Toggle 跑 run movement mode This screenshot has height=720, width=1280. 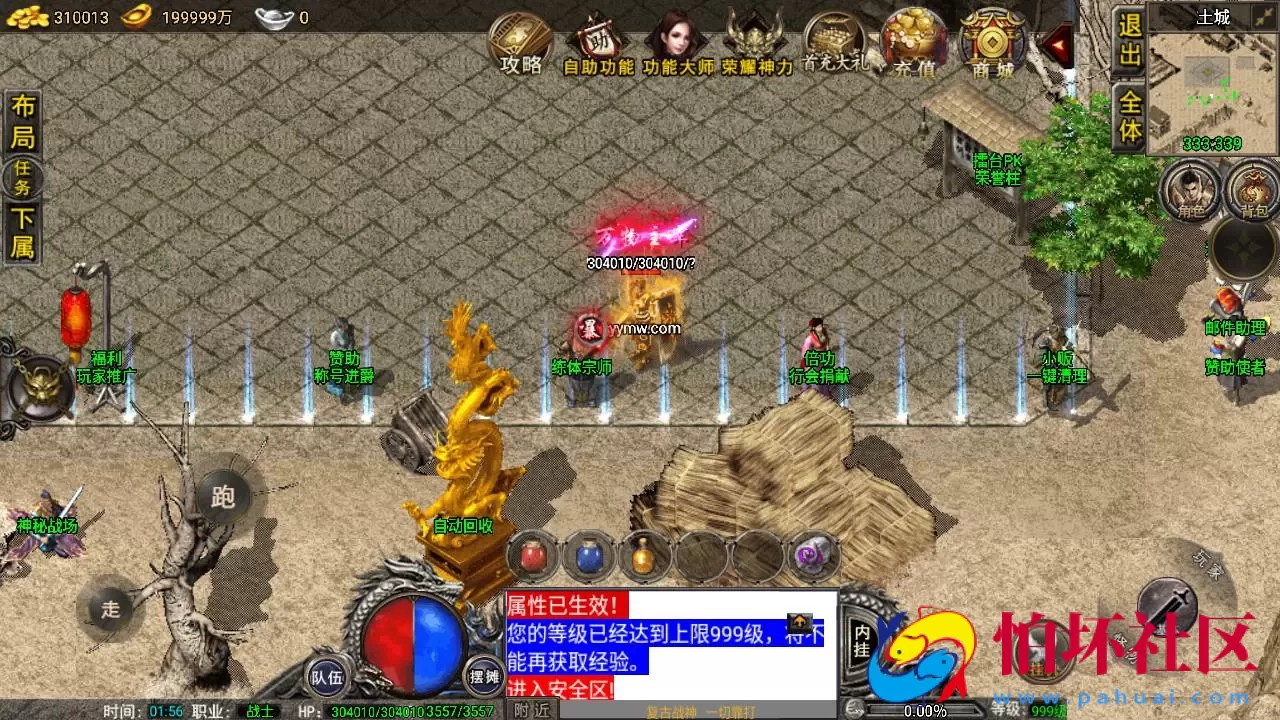[x=222, y=497]
